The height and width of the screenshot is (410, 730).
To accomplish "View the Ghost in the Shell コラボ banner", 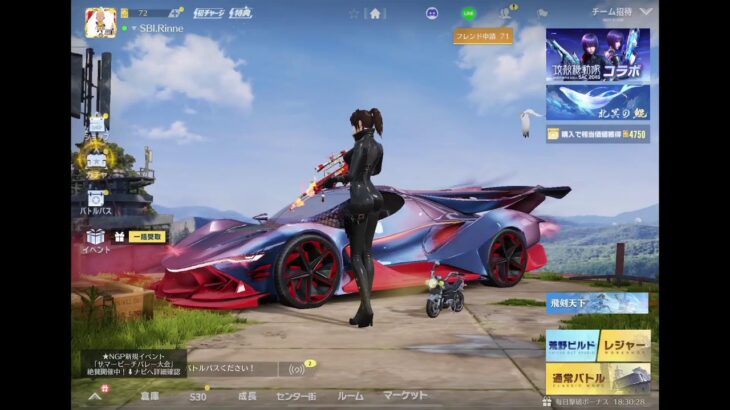I will pyautogui.click(x=597, y=55).
